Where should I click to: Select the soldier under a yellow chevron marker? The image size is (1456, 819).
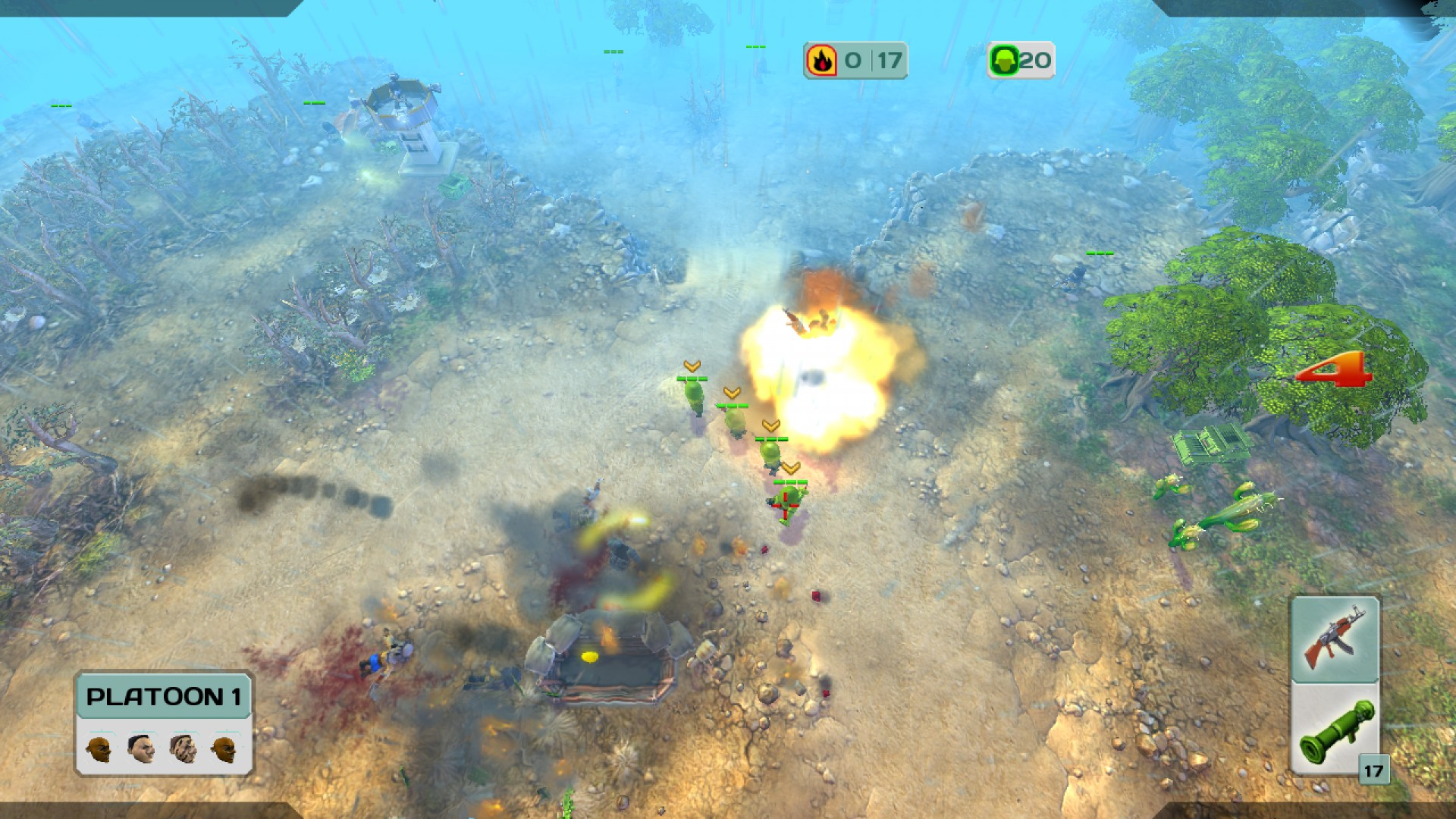(x=692, y=398)
